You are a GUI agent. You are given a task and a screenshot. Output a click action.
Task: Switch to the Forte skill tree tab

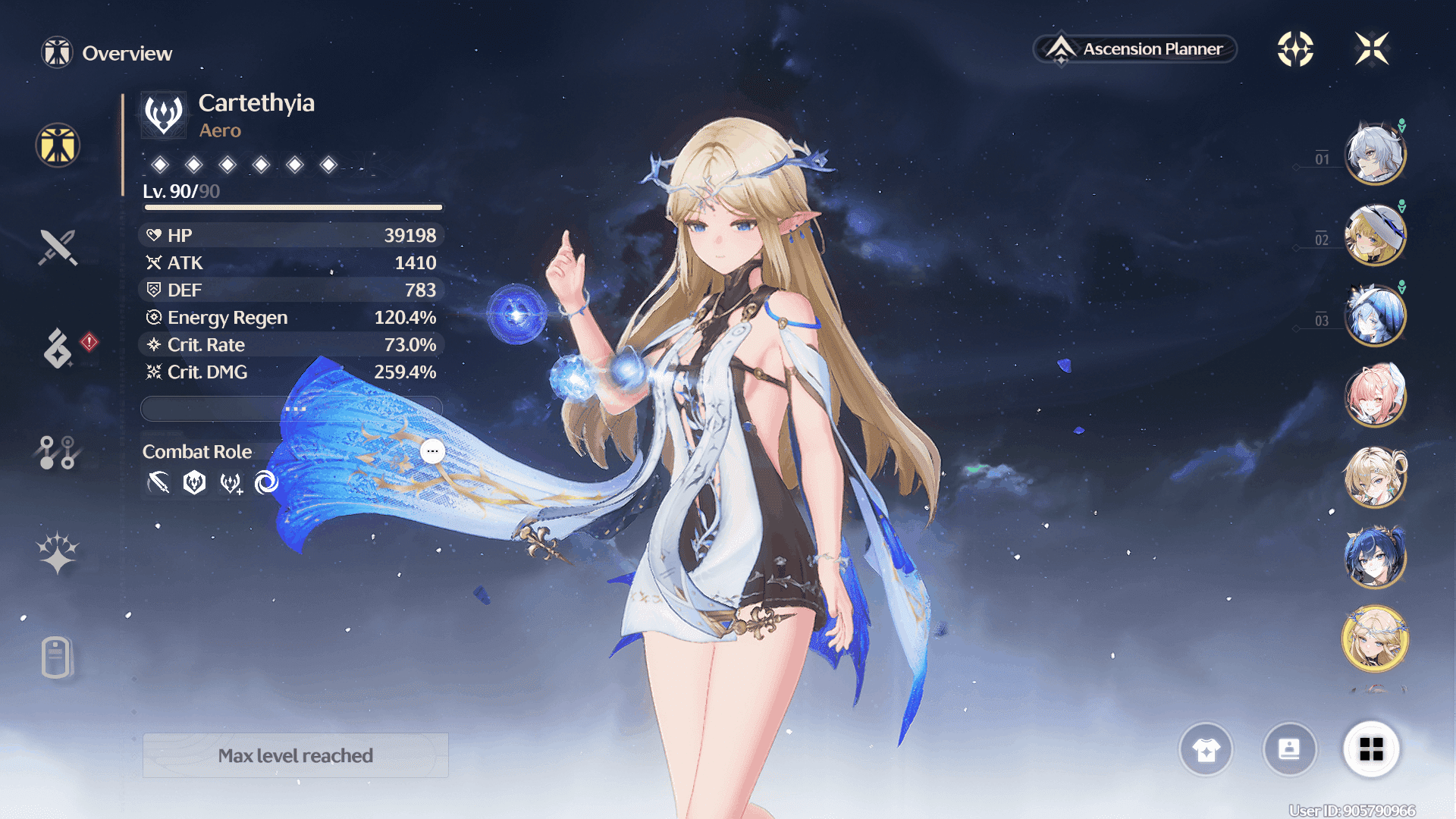[58, 452]
